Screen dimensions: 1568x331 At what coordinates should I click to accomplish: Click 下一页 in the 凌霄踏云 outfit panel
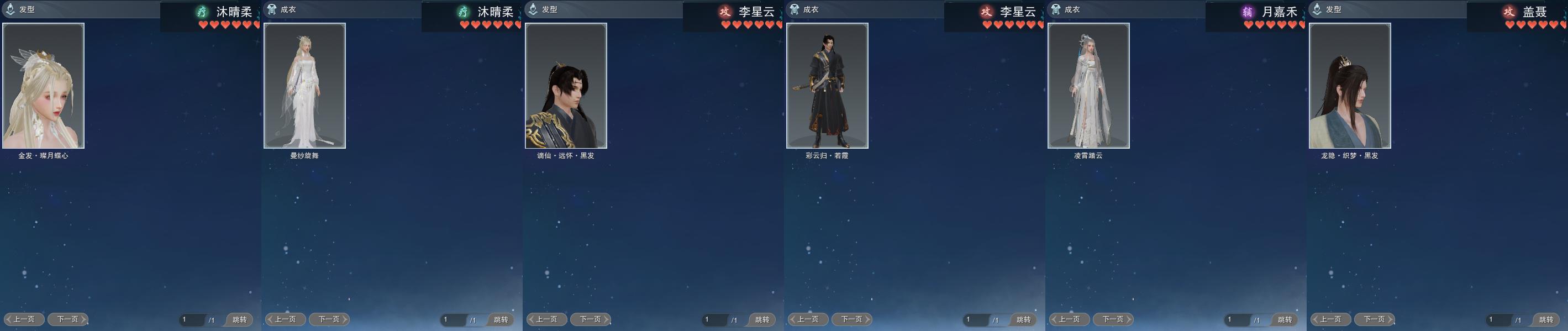click(1113, 319)
